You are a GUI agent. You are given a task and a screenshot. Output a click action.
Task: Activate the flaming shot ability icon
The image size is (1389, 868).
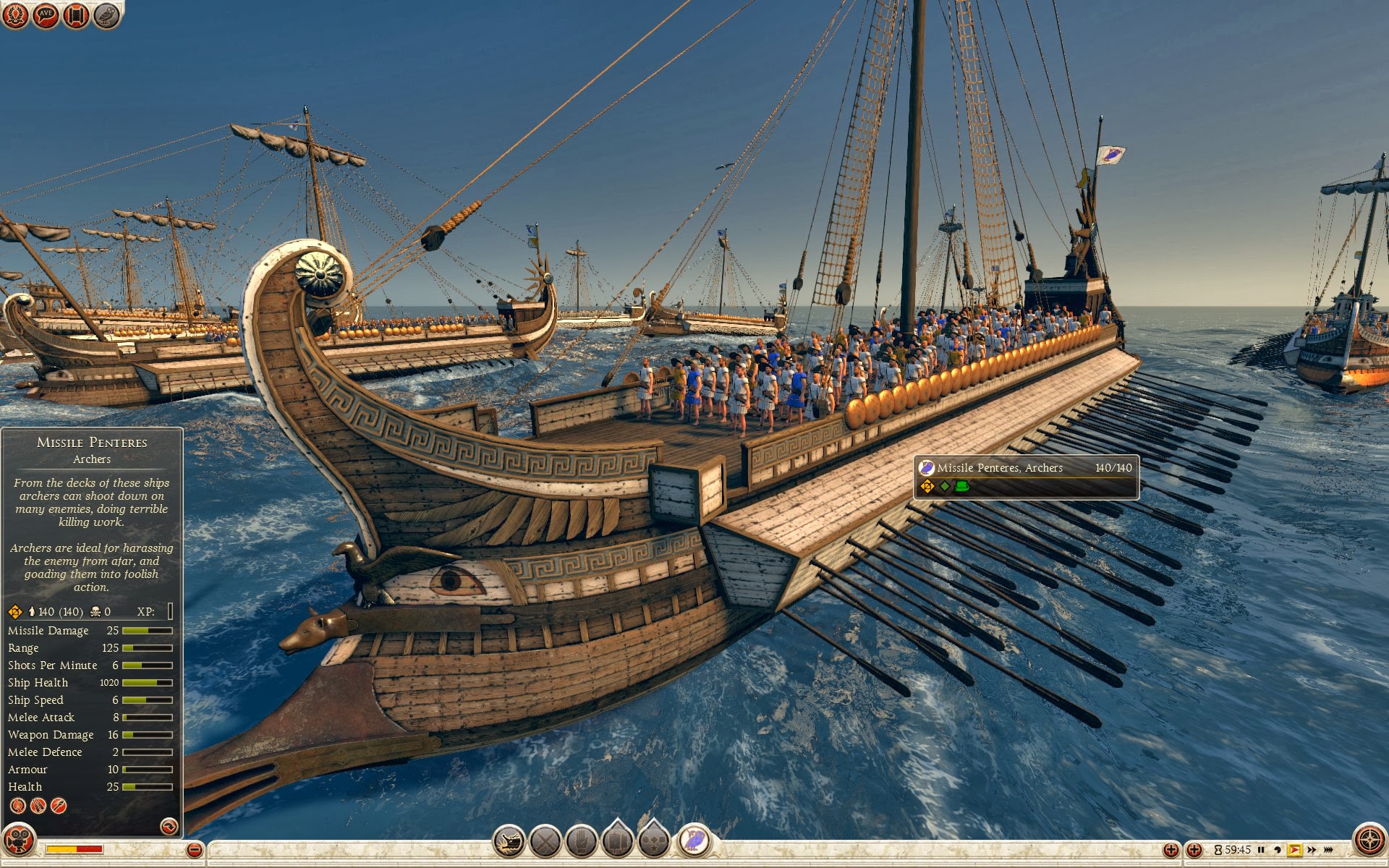coord(18,805)
